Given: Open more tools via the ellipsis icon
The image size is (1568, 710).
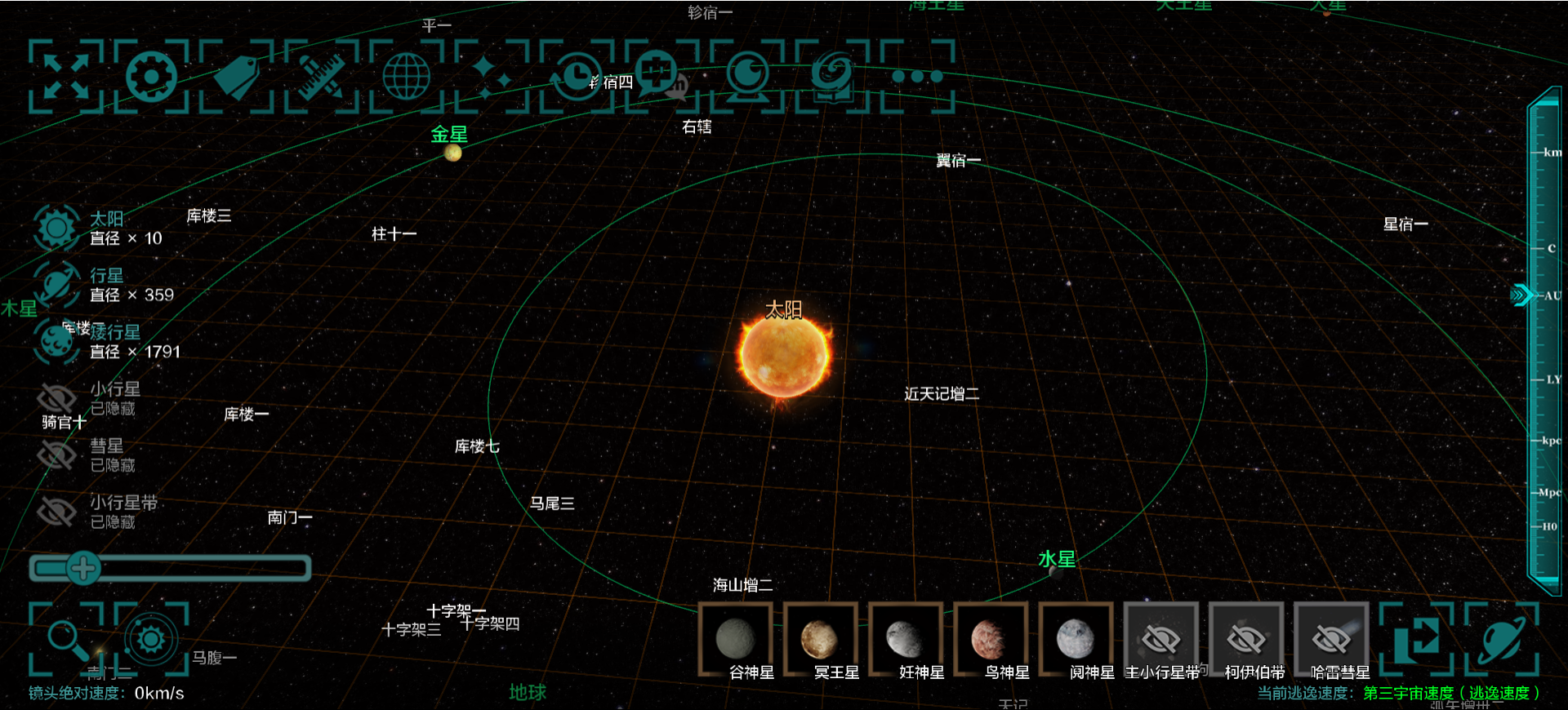Looking at the screenshot, I should 916,76.
